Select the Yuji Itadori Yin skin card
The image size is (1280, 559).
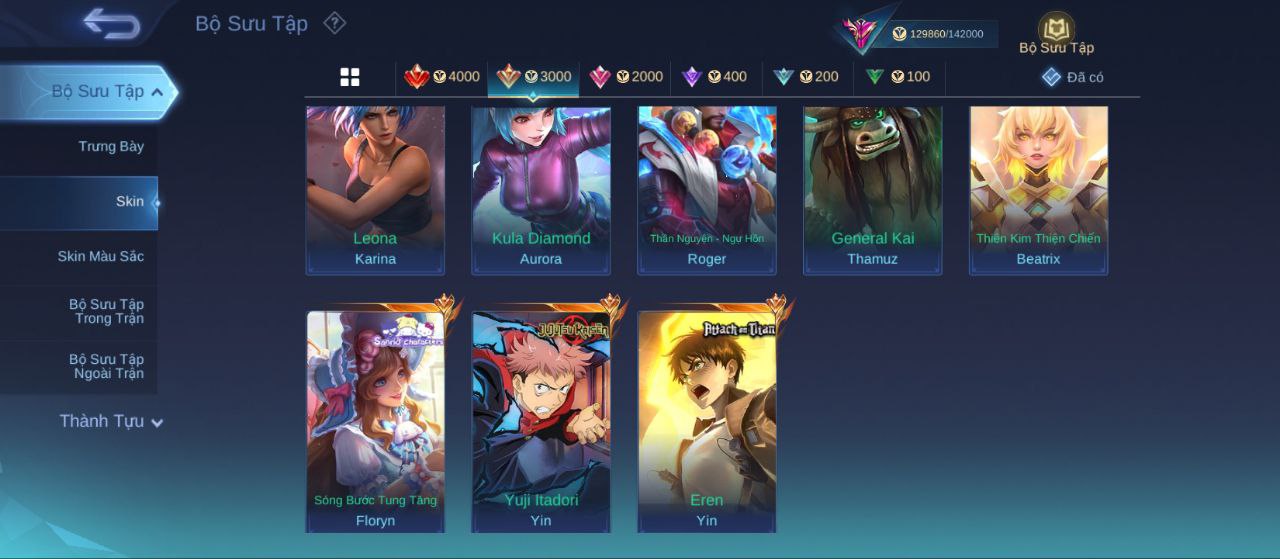(541, 420)
